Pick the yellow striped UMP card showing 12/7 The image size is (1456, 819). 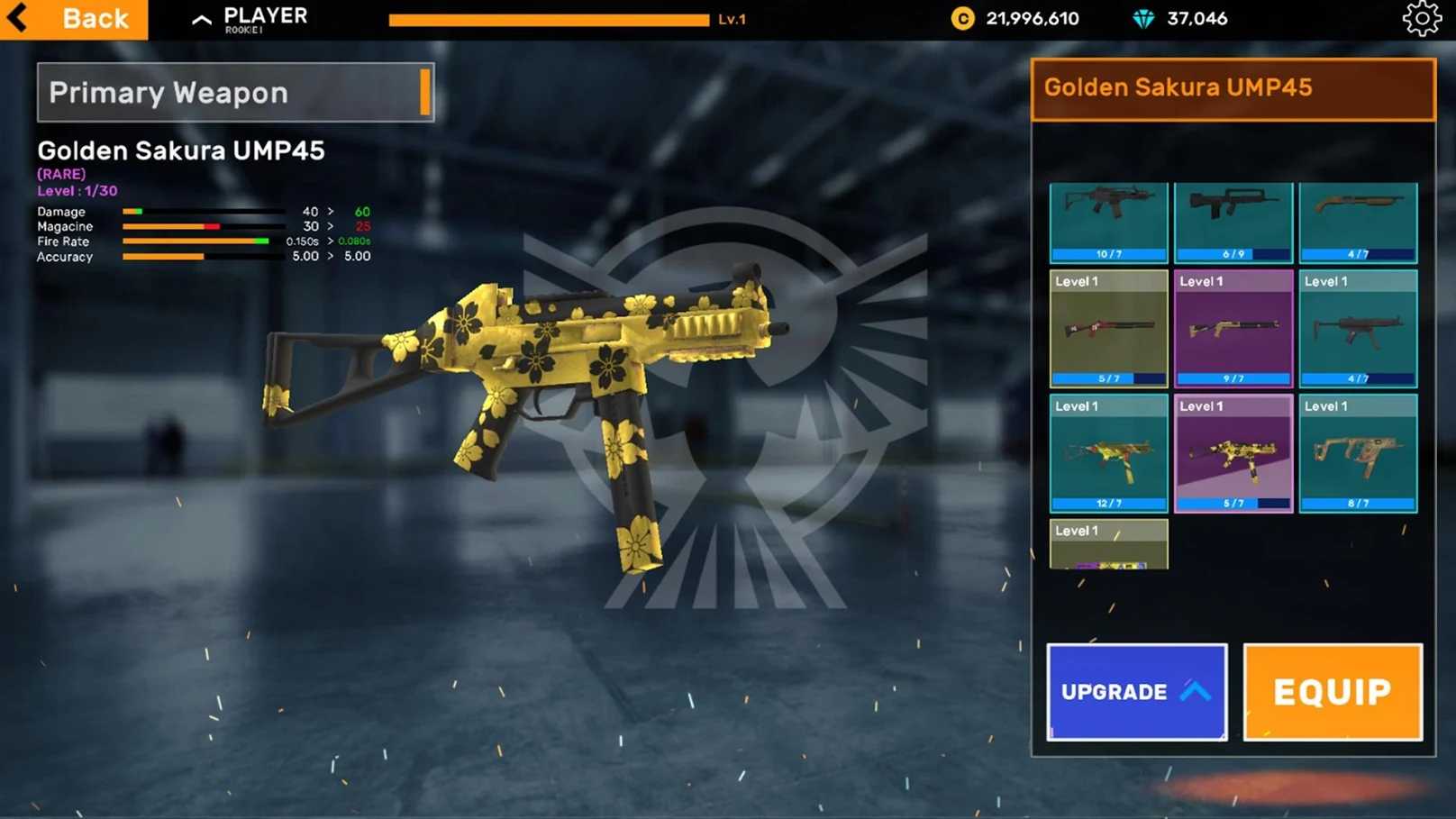[1108, 453]
